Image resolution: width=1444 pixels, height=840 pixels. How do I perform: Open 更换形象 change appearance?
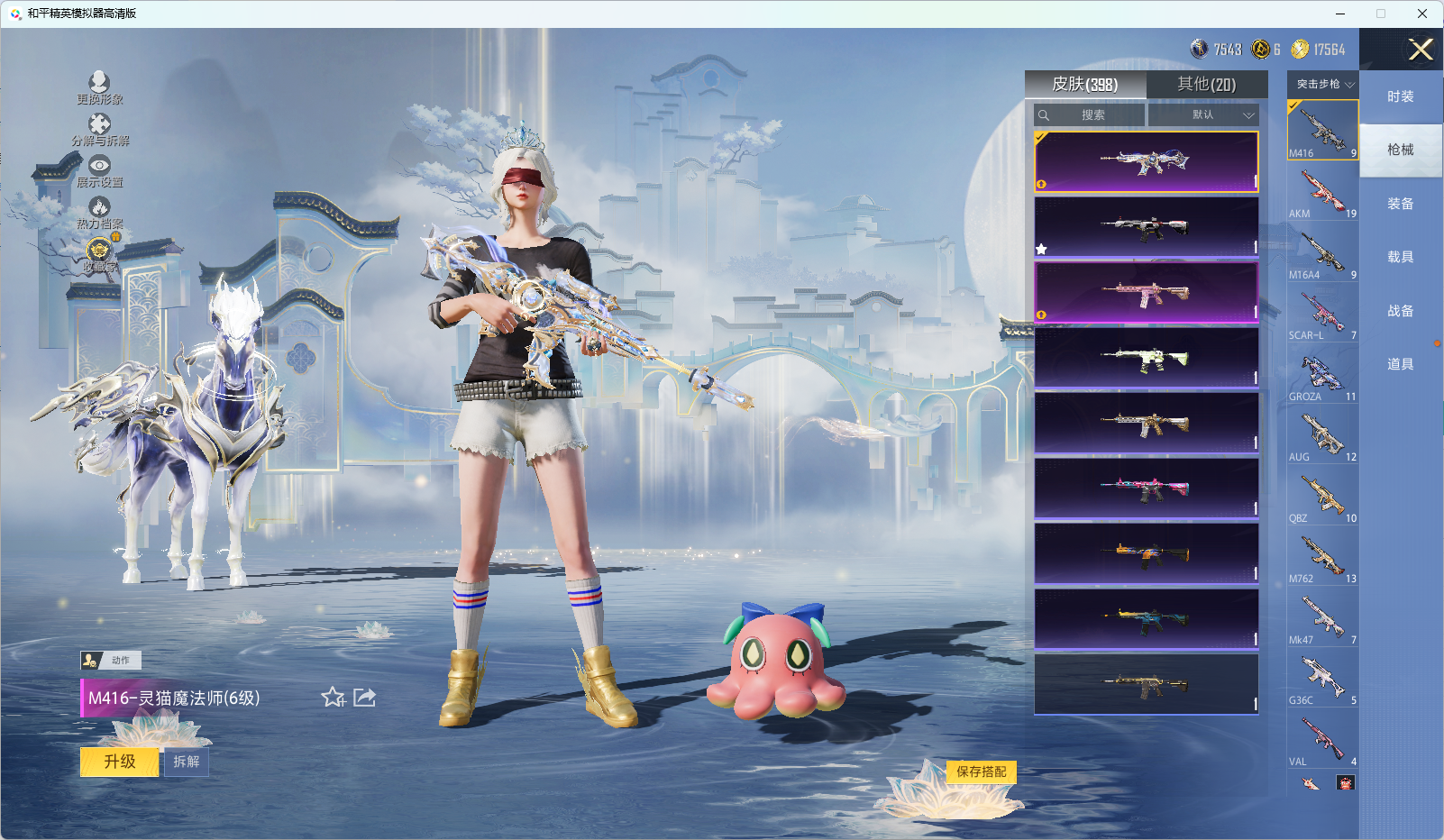99,87
